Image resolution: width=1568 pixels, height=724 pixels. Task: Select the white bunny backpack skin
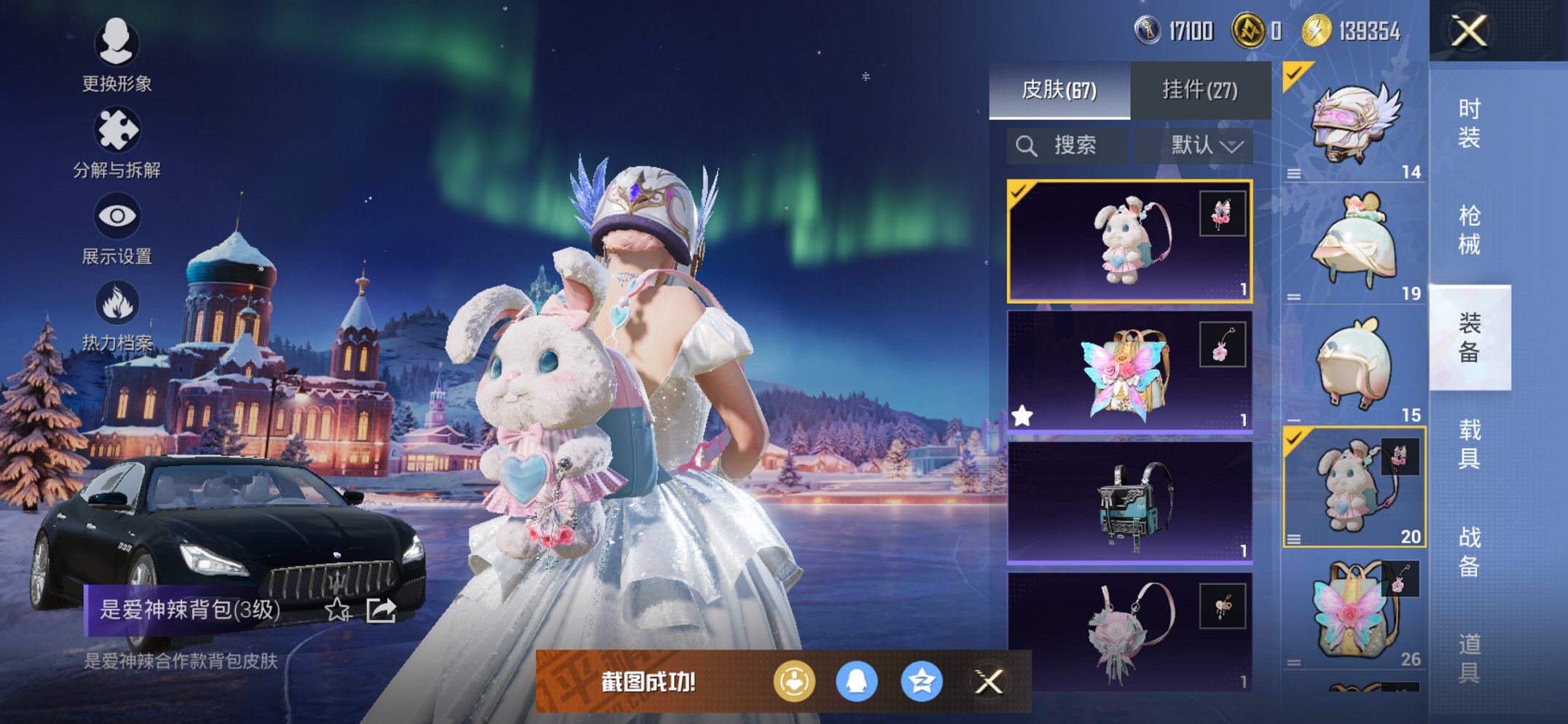pos(1129,241)
